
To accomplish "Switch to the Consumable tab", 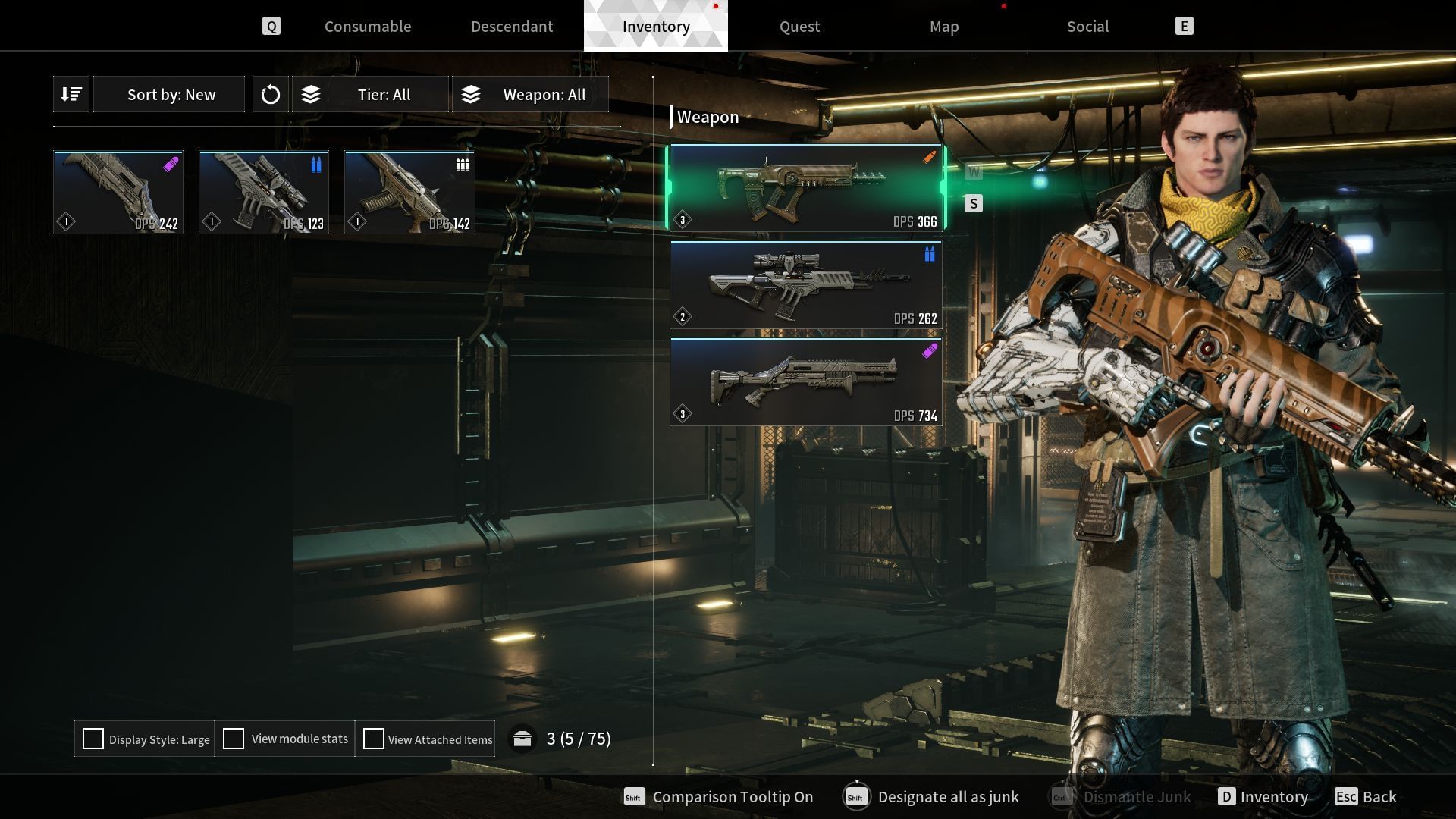I will [368, 27].
